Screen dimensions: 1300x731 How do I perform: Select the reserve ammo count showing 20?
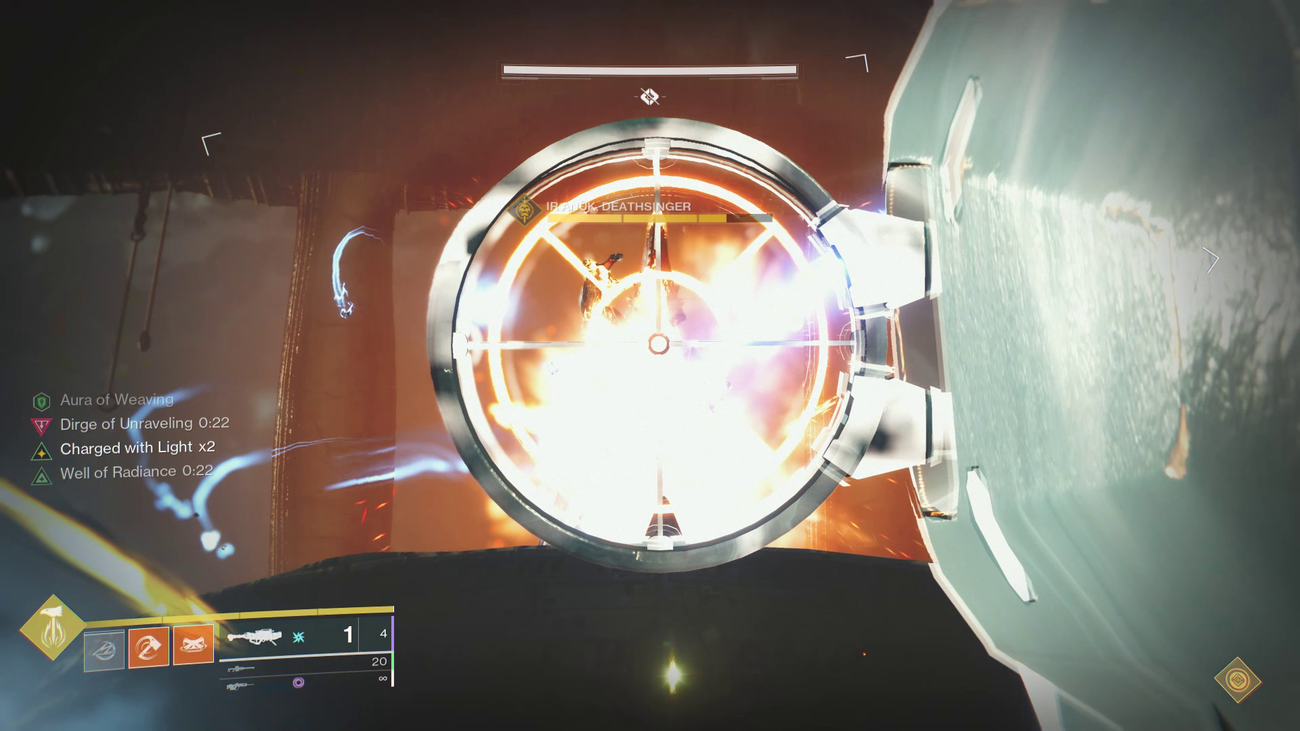point(378,662)
